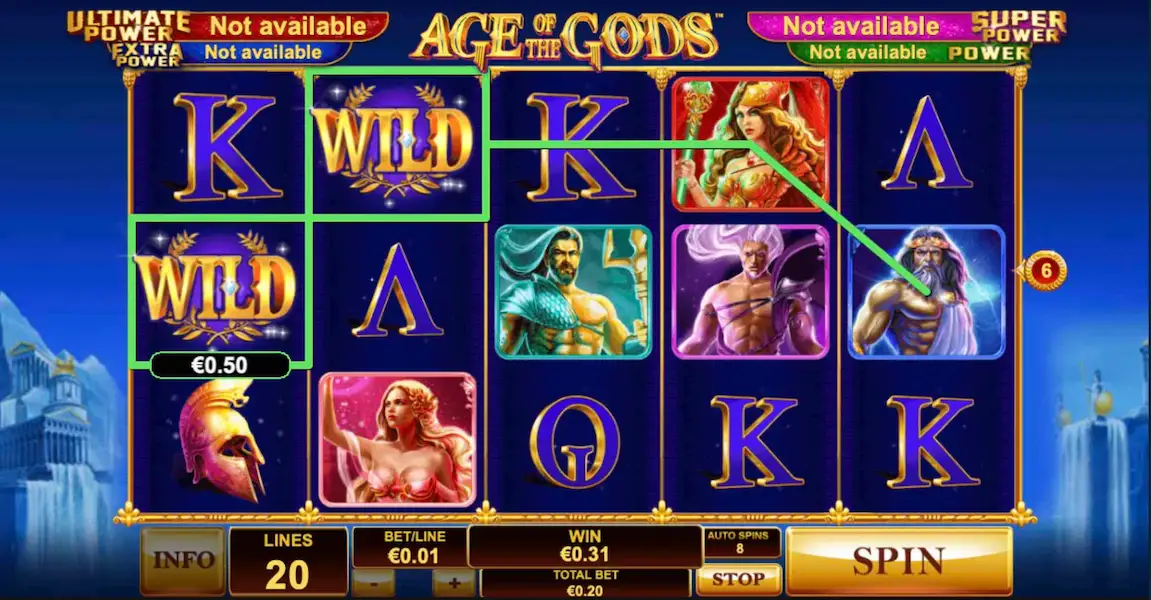Spin the reels with the SPIN button
The height and width of the screenshot is (600, 1151).
pos(898,560)
